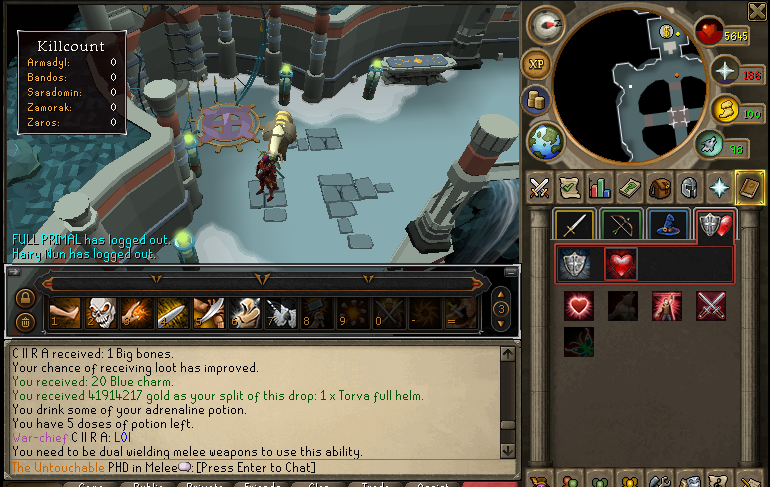Viewport: 770px width, 487px height.
Task: Toggle the action bar padlock
Action: click(26, 298)
